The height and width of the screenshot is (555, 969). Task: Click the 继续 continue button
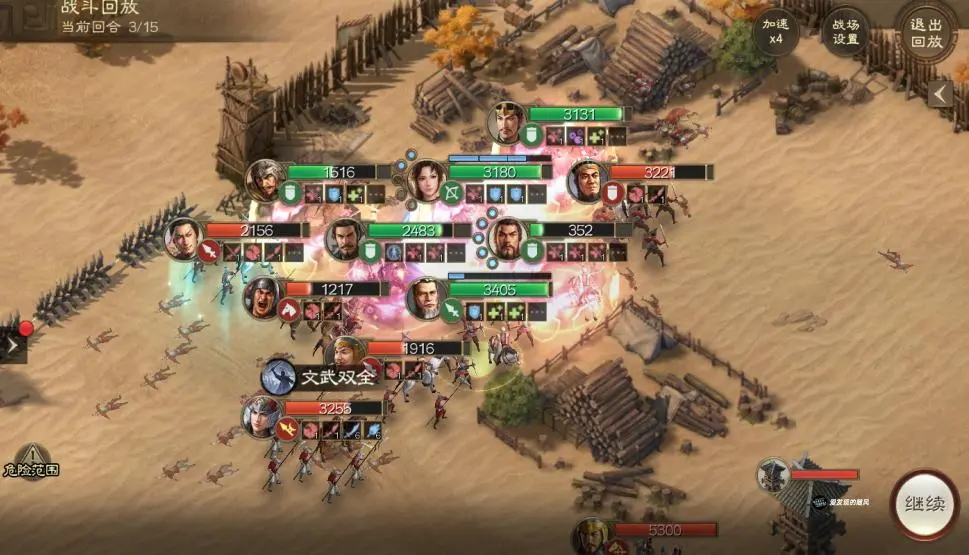[923, 504]
